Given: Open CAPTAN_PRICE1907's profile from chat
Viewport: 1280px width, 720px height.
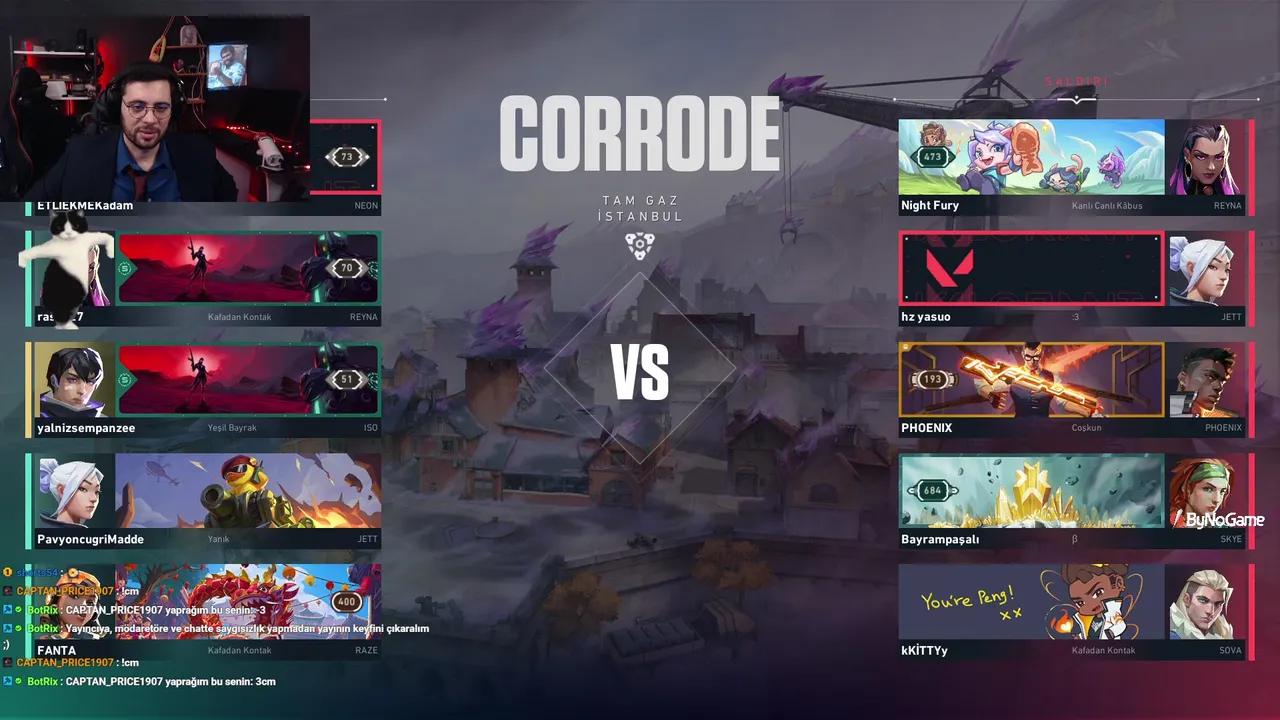Looking at the screenshot, I should coord(62,591).
